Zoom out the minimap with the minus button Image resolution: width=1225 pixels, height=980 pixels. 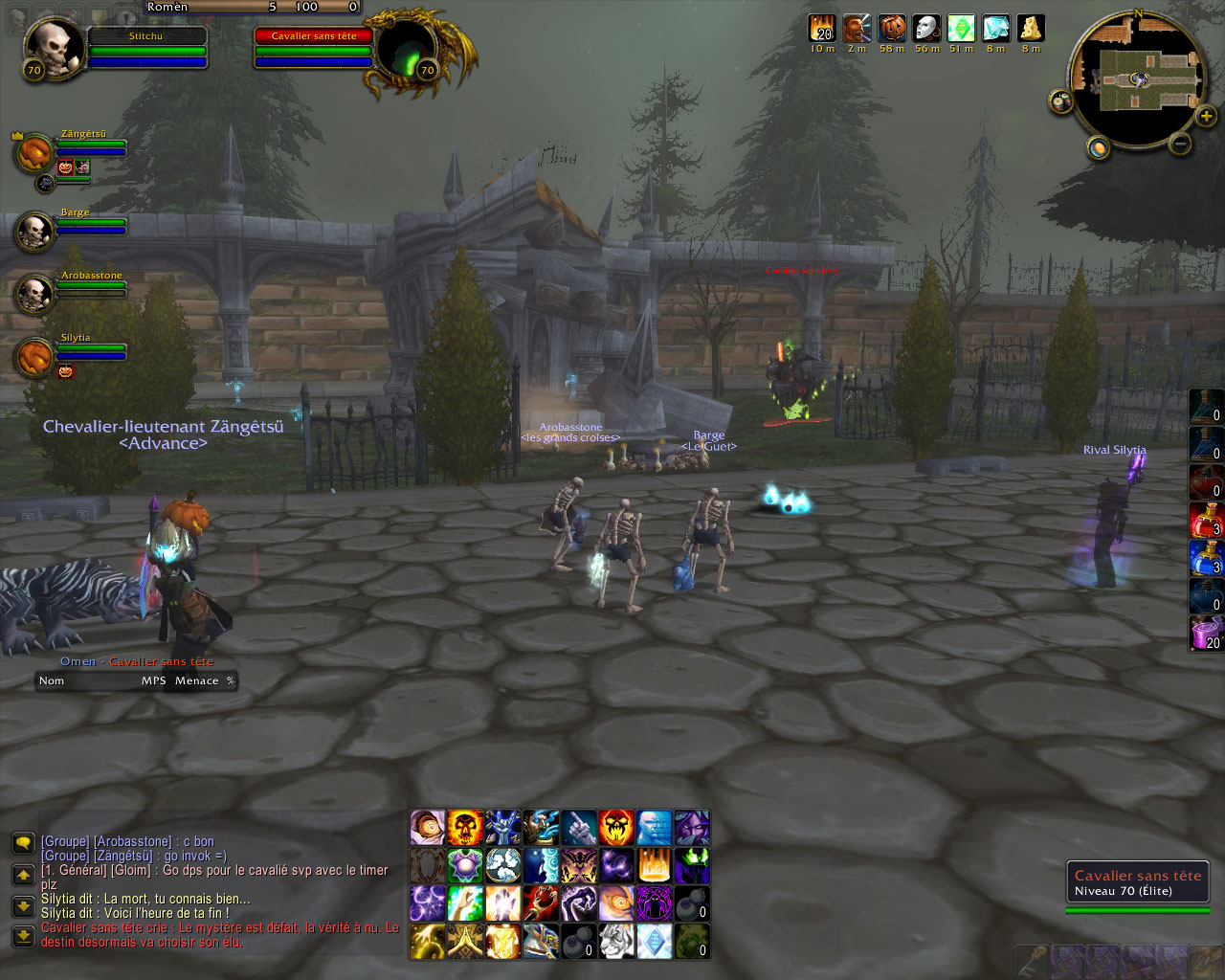1180,144
